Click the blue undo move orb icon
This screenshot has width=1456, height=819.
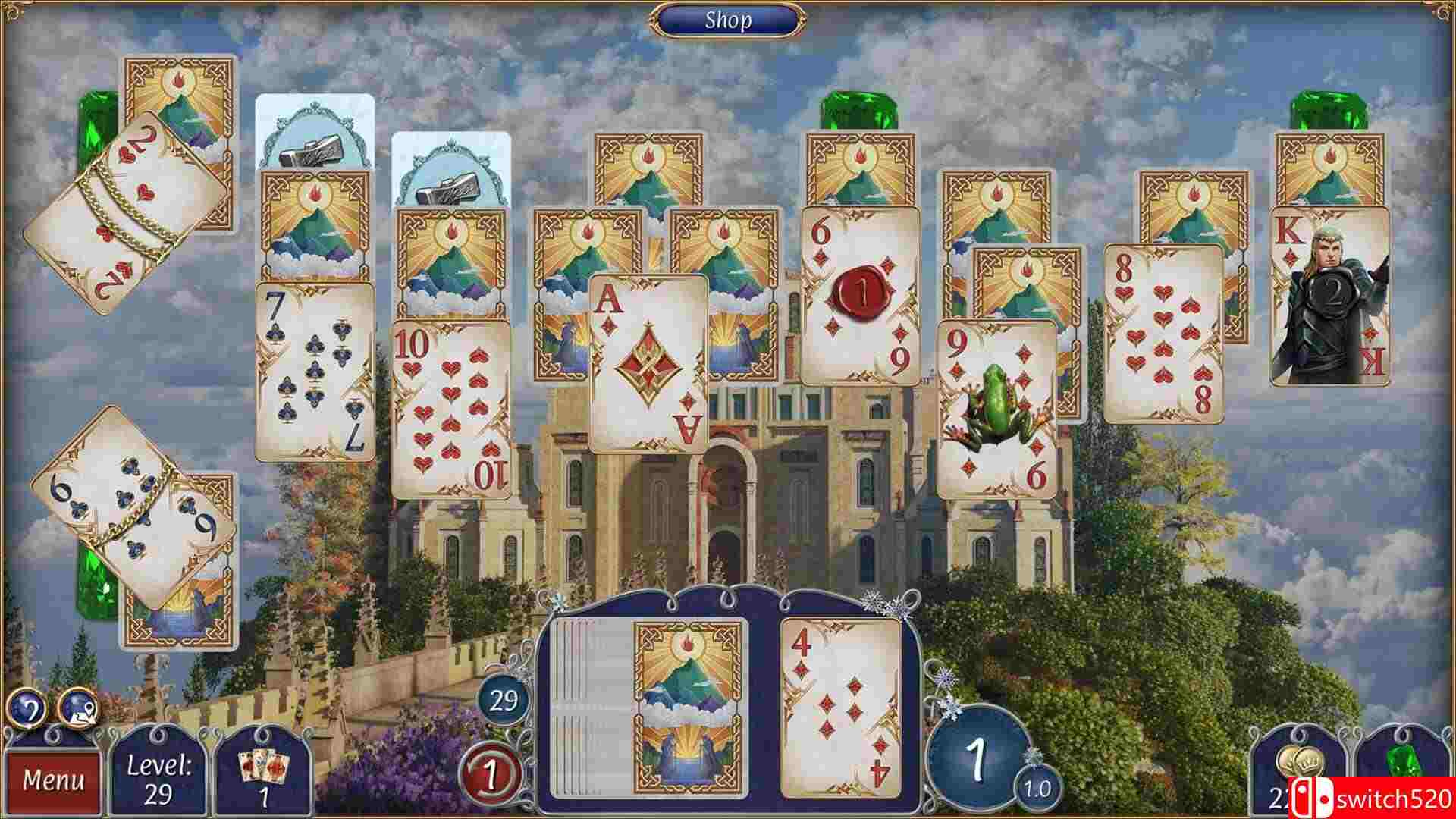[27, 708]
